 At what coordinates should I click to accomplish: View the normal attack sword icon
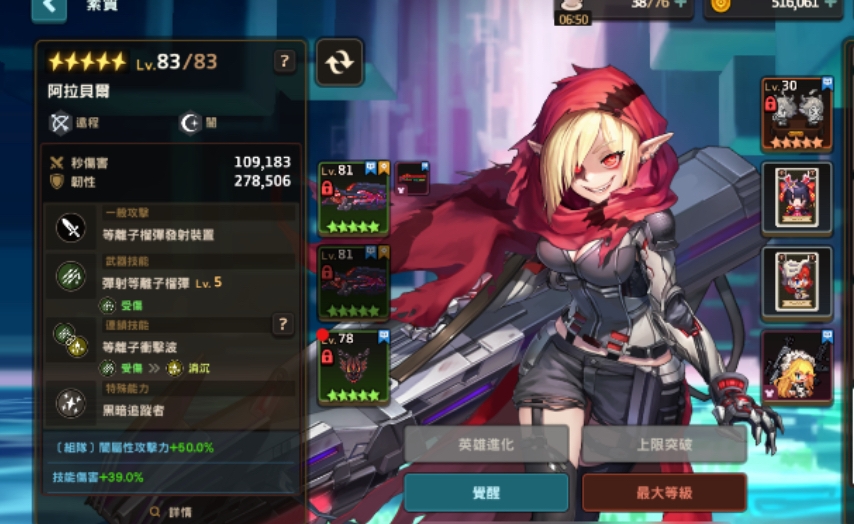(70, 229)
